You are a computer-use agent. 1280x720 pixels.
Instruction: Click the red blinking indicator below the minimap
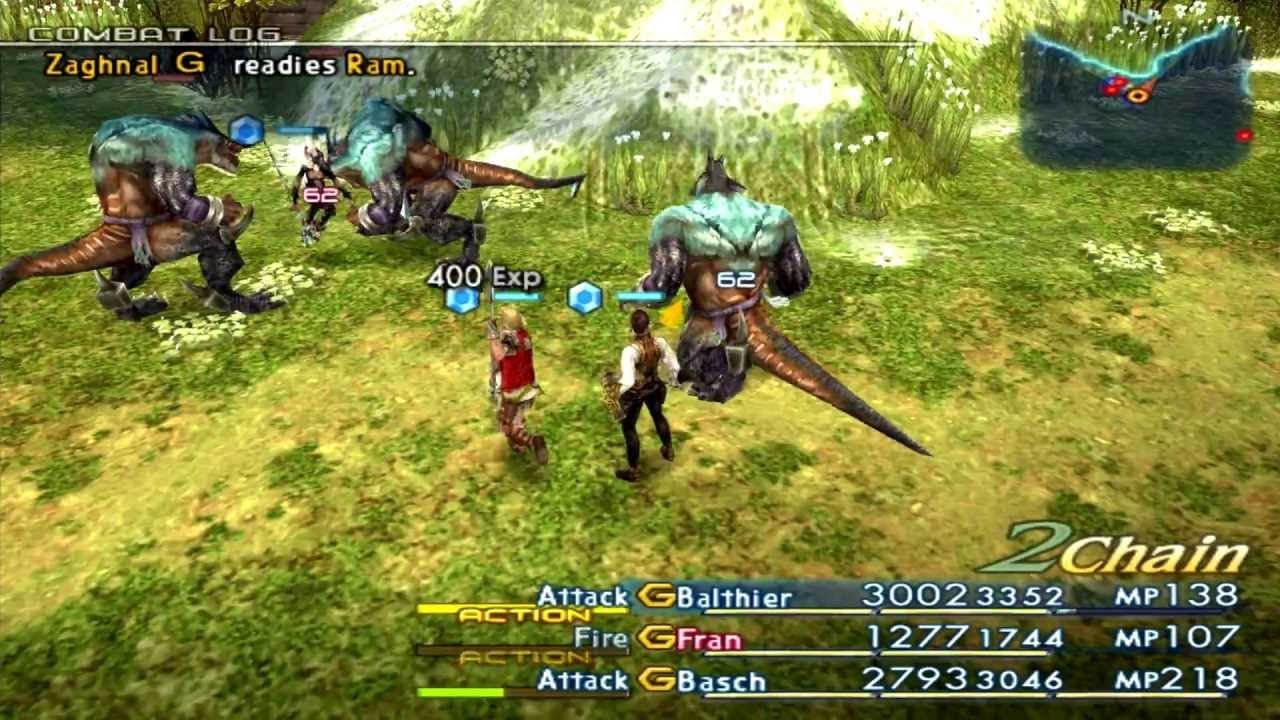pyautogui.click(x=1245, y=133)
